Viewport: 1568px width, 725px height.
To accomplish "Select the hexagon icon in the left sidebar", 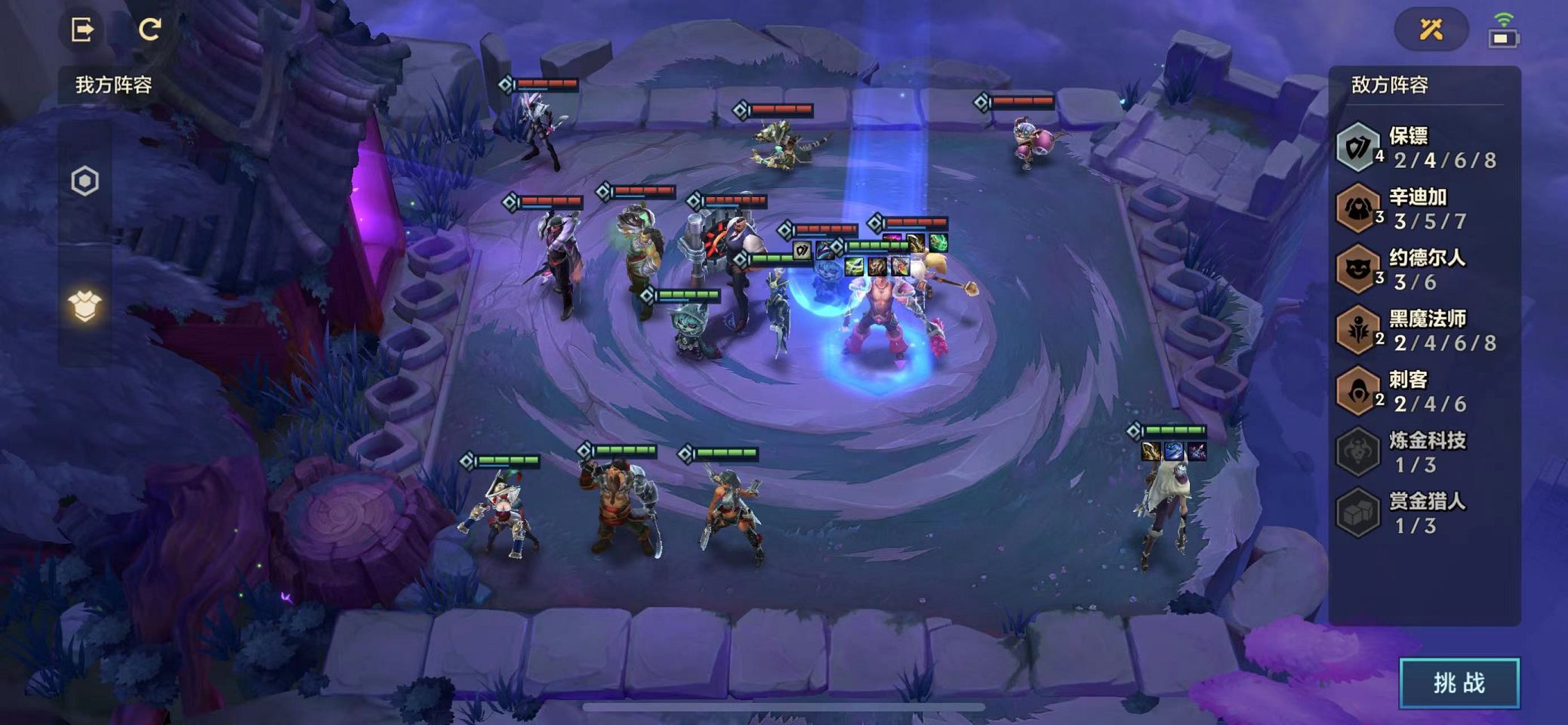I will 85,181.
